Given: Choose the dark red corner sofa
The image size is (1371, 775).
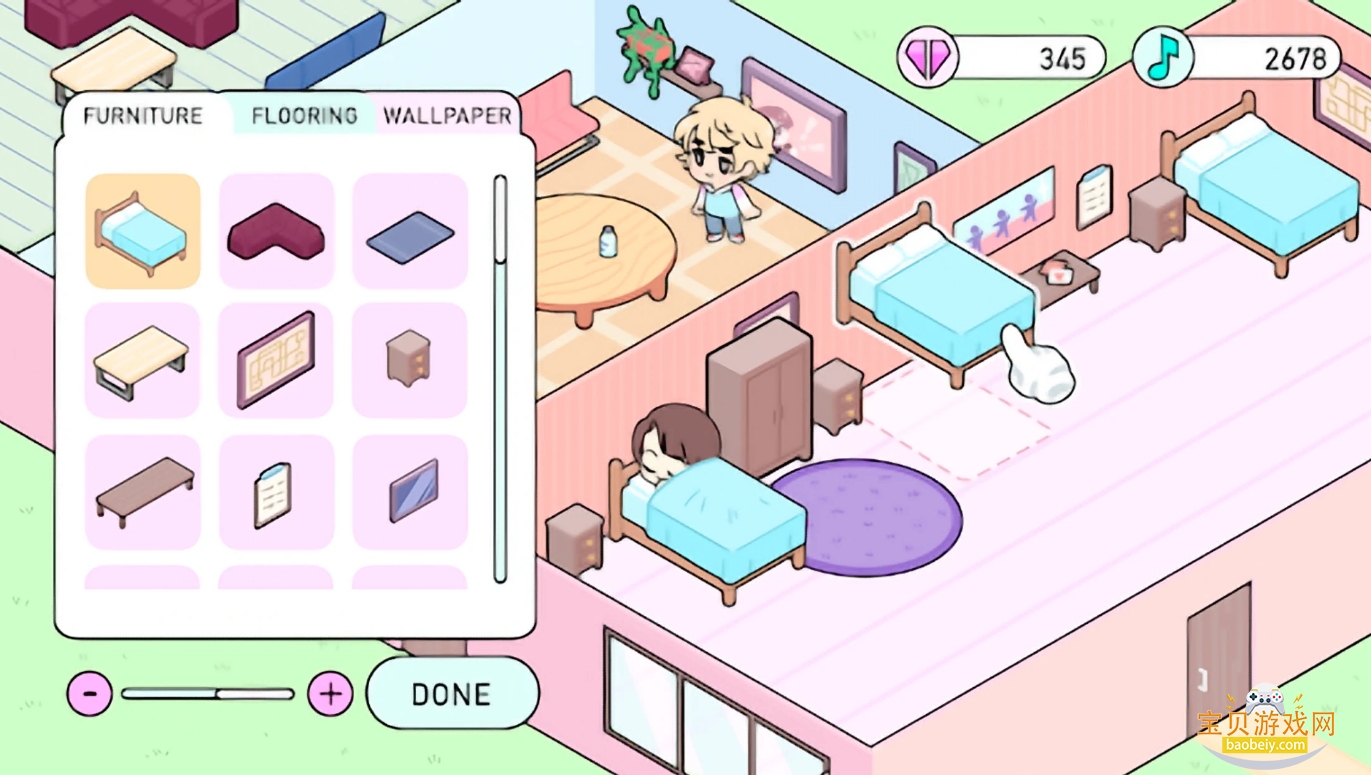Looking at the screenshot, I should pyautogui.click(x=275, y=231).
